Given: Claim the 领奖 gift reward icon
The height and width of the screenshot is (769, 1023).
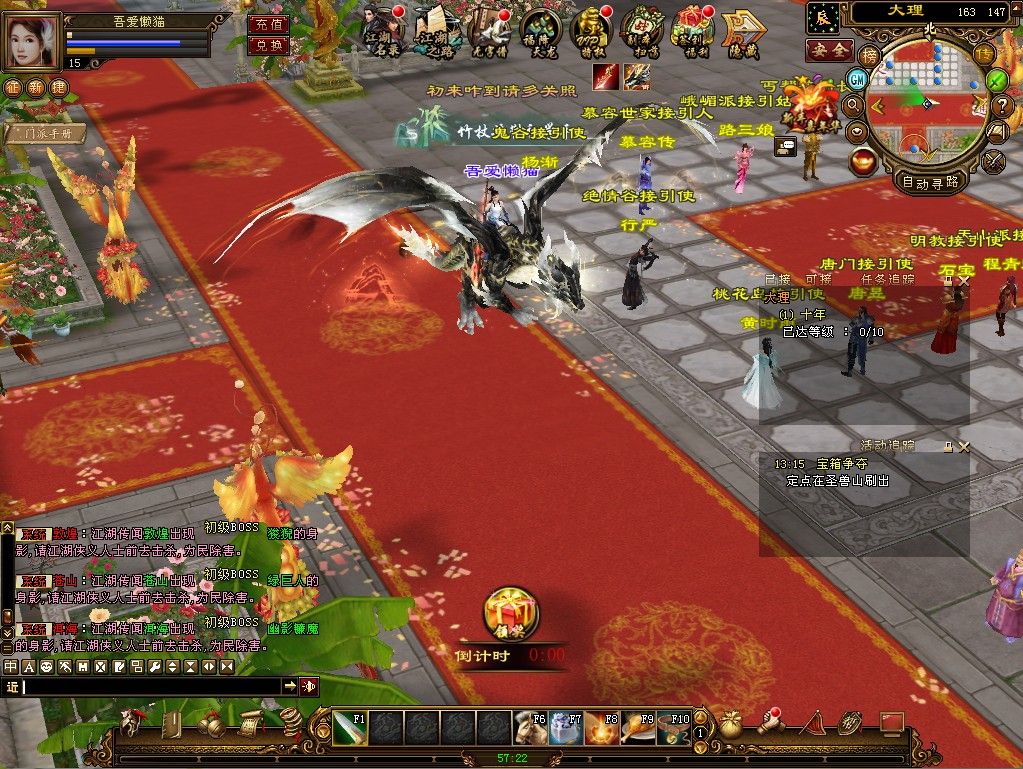Looking at the screenshot, I should 510,615.
